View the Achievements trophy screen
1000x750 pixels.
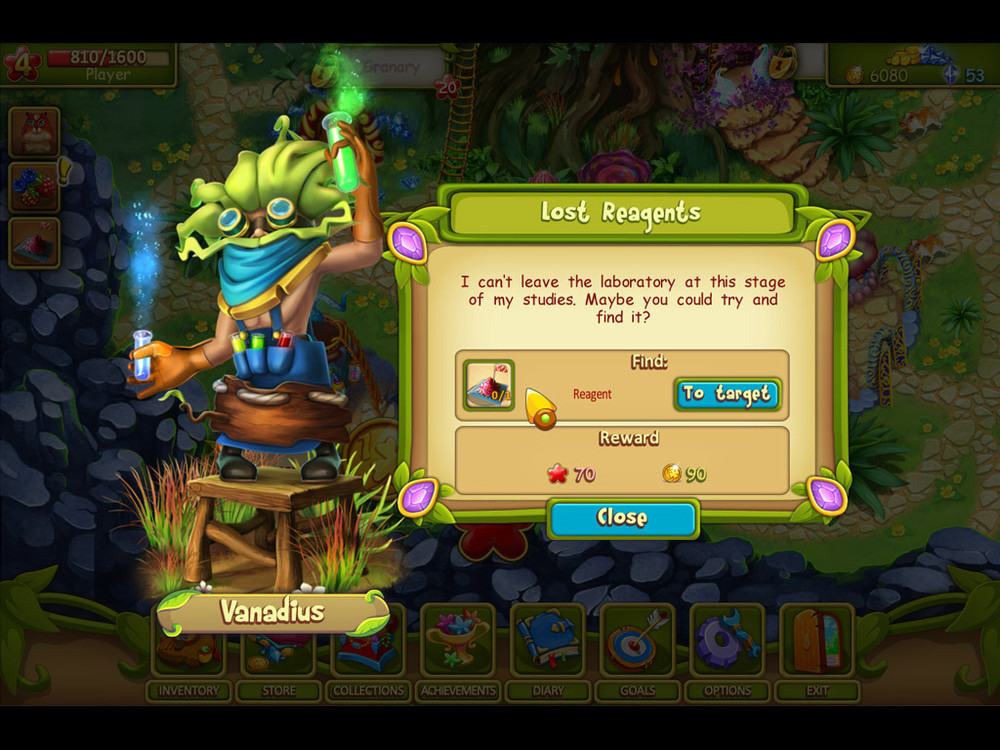[458, 652]
